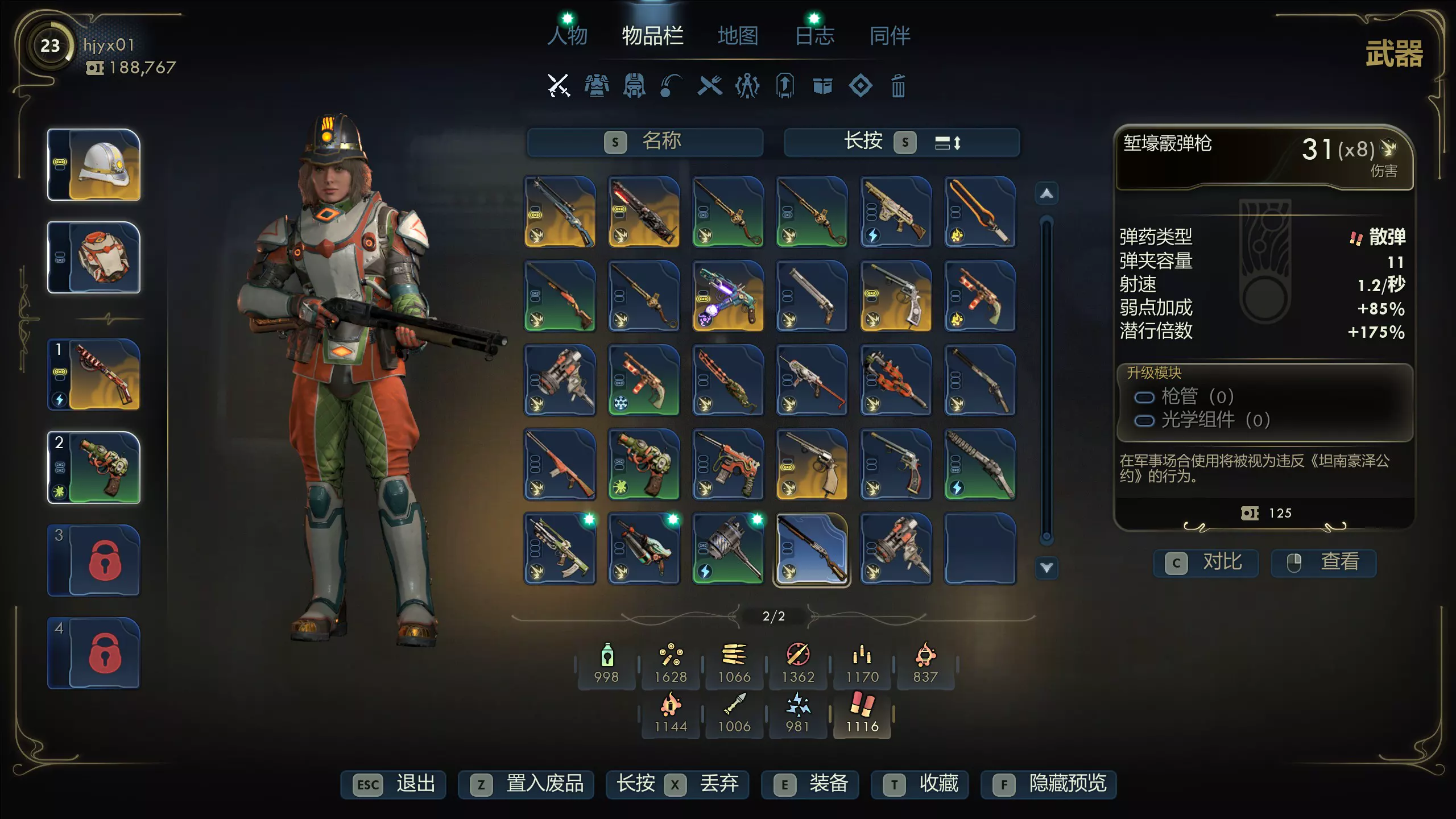Select weapon slot 2 green pistol
The height and width of the screenshot is (819, 1456).
[94, 468]
